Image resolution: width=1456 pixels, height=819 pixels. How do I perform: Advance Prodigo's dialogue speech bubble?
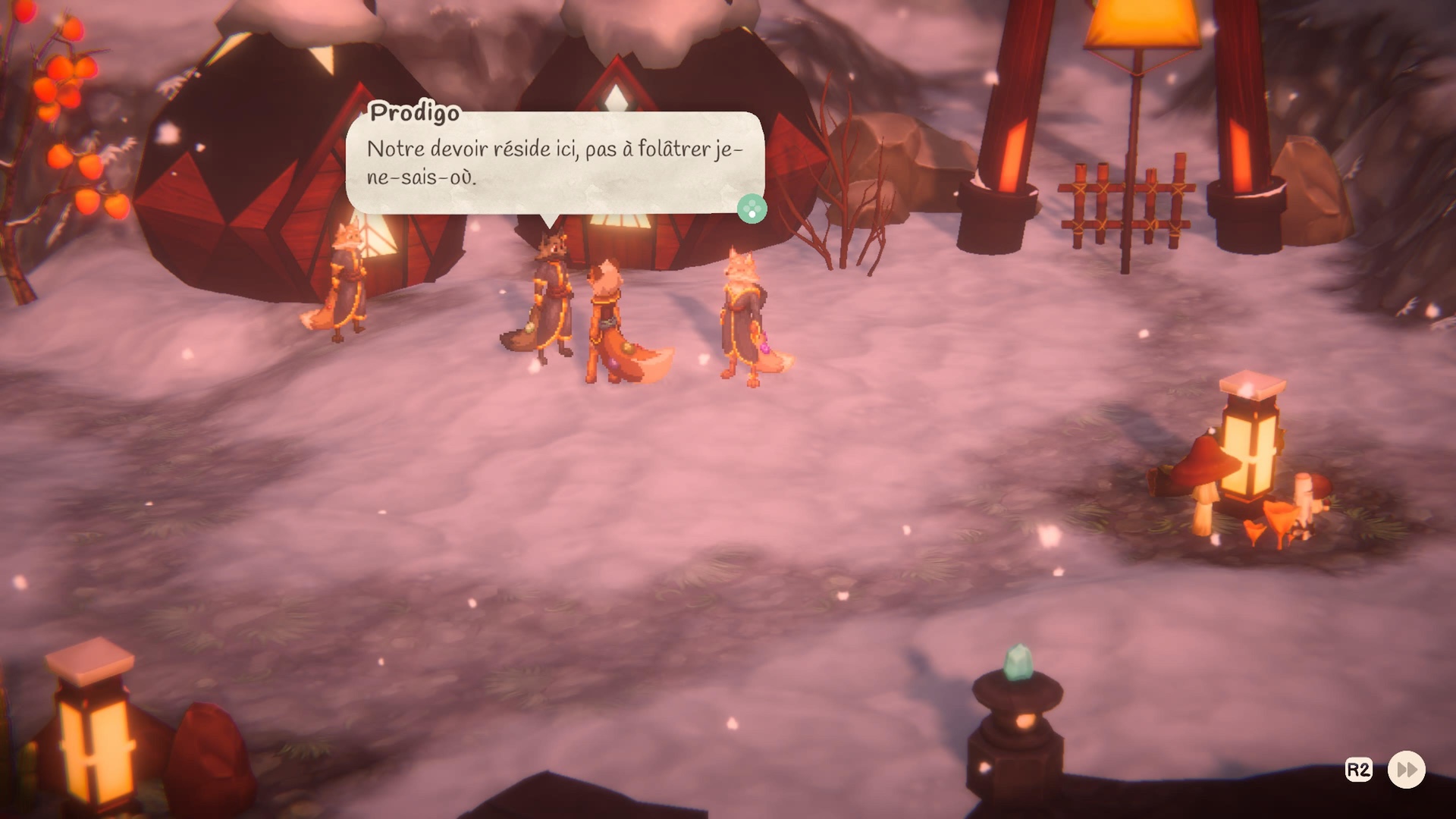pos(752,209)
